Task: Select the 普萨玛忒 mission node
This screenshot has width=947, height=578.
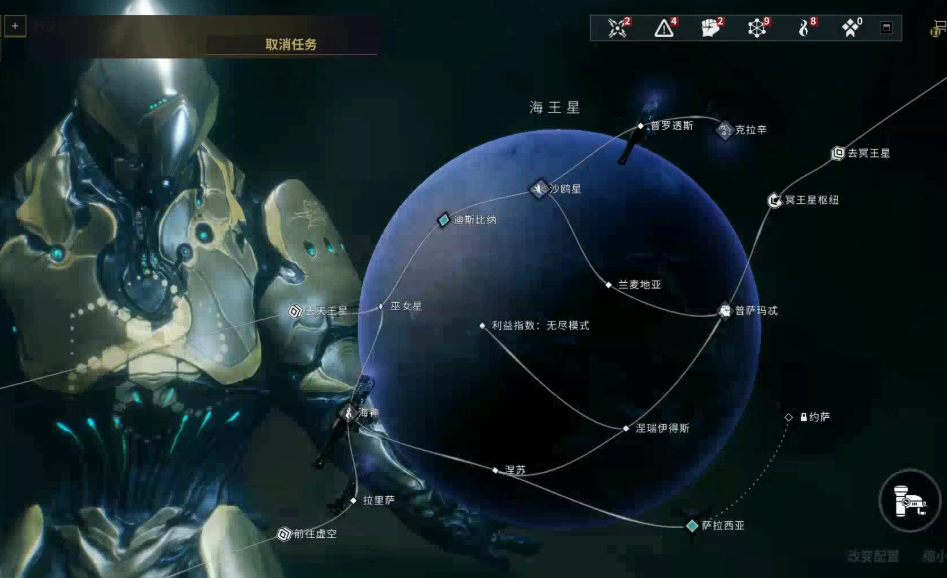Action: pos(726,310)
